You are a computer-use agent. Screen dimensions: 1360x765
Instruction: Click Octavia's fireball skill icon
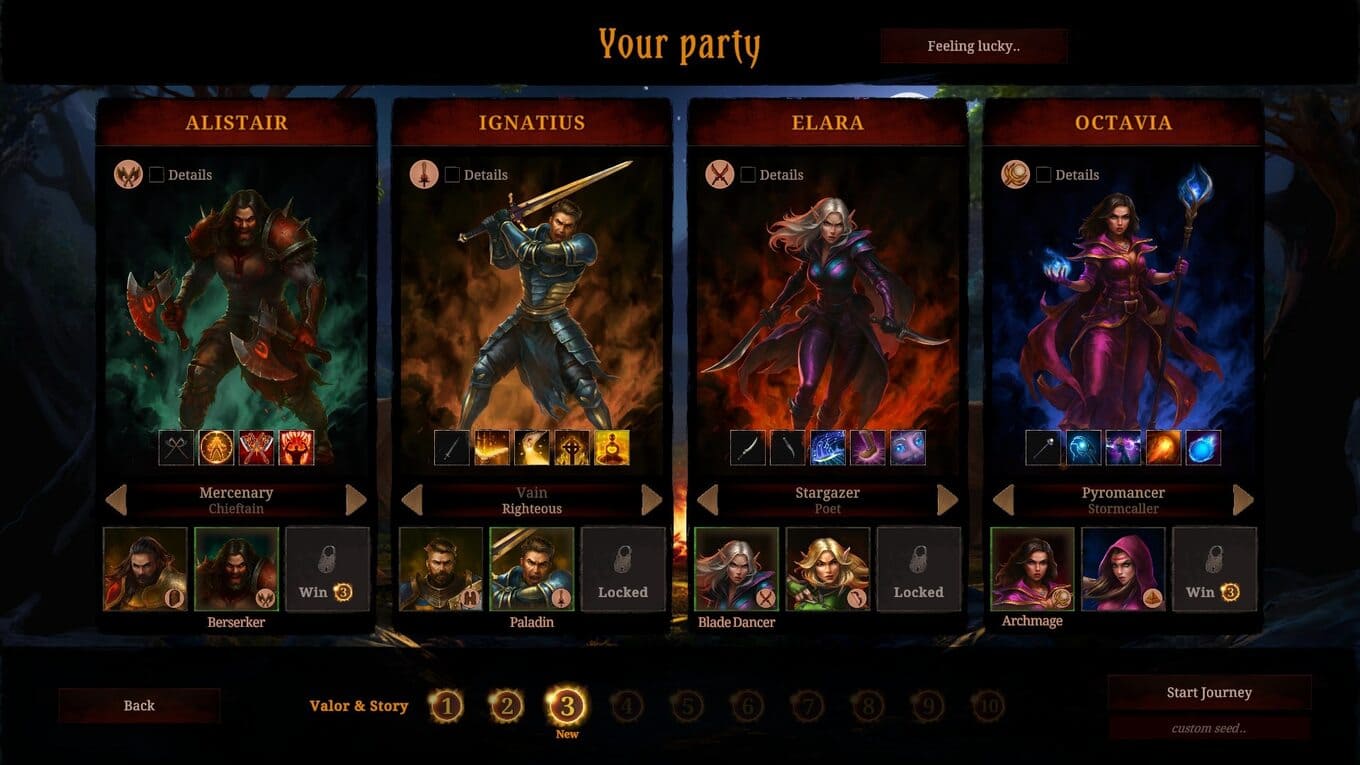point(1163,448)
